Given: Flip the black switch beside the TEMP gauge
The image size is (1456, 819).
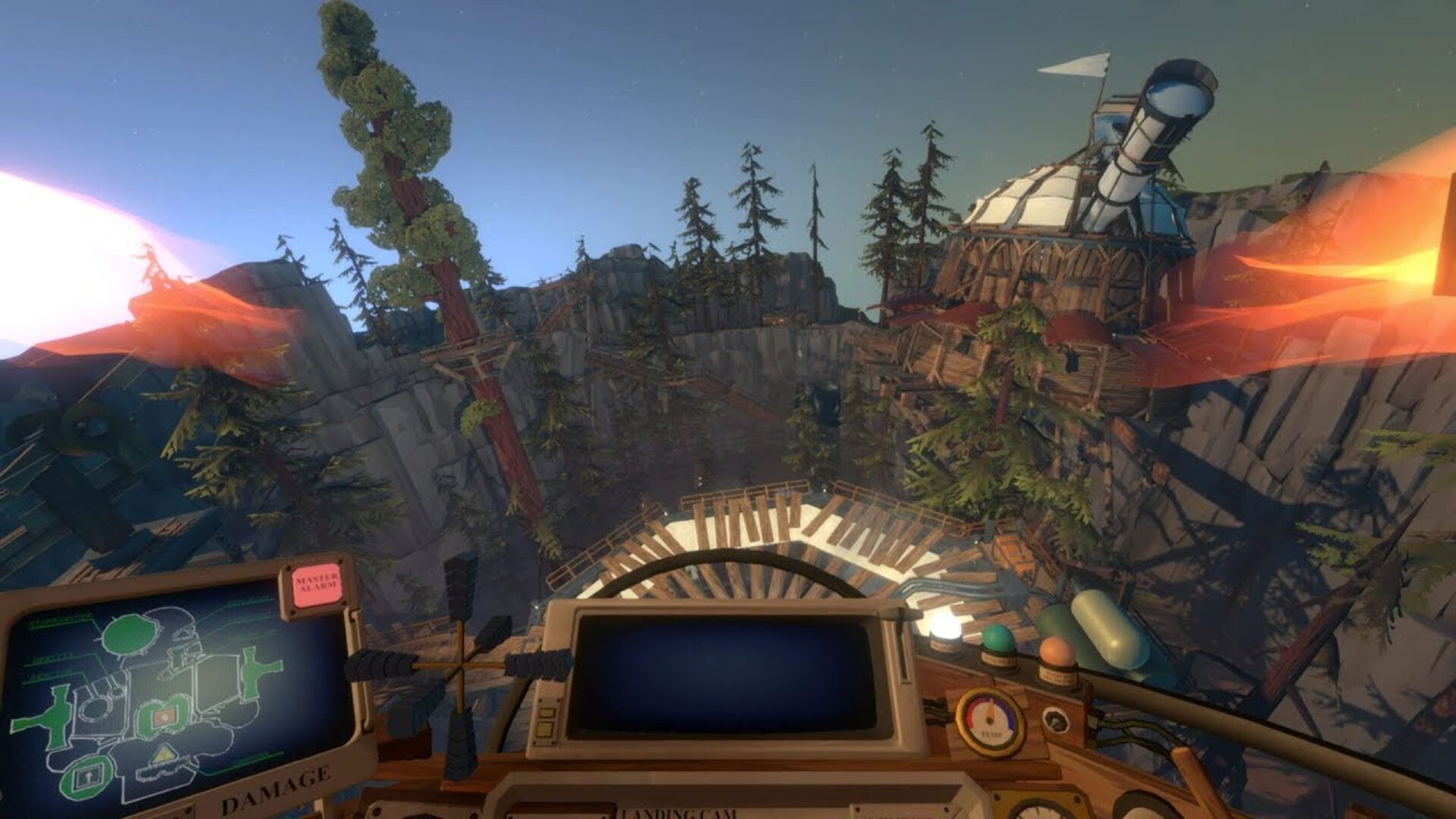Looking at the screenshot, I should [1056, 721].
